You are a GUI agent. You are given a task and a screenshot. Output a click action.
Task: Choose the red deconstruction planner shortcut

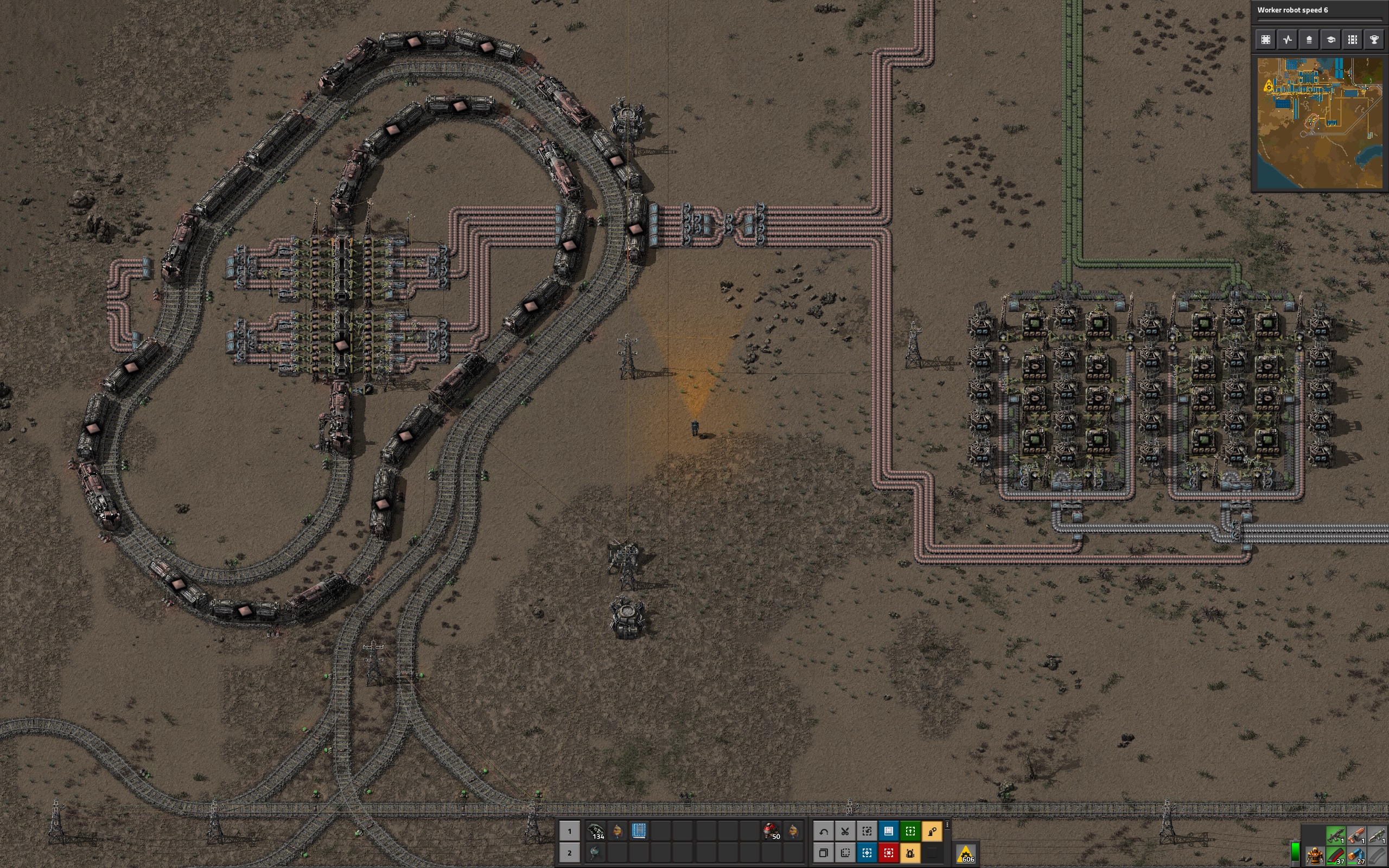coord(889,853)
